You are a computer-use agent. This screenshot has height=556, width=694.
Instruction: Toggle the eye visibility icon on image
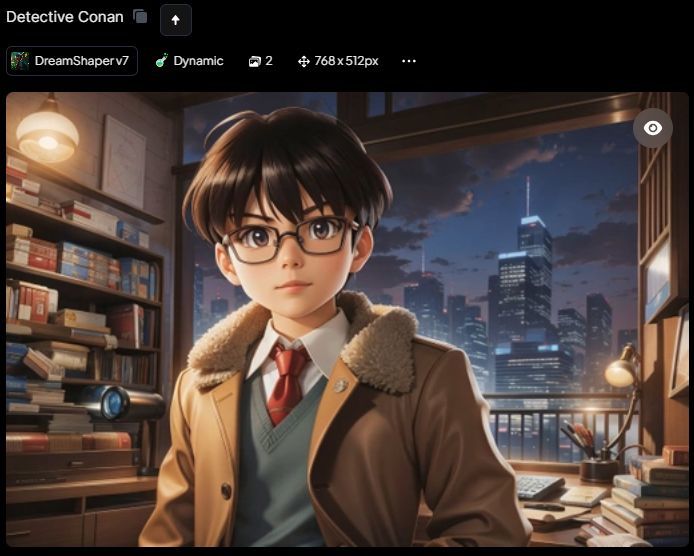[x=652, y=128]
